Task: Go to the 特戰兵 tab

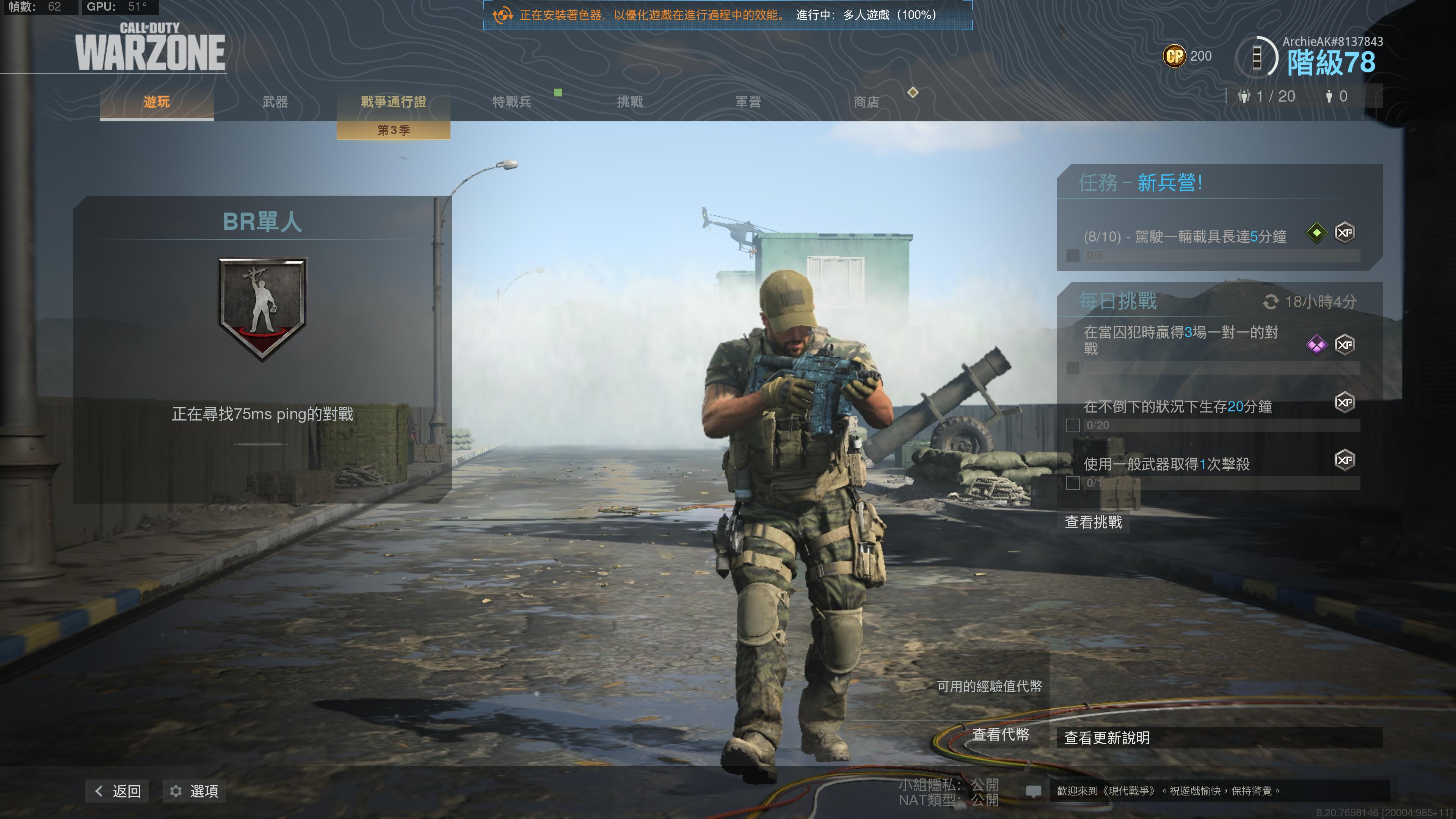Action: [511, 102]
